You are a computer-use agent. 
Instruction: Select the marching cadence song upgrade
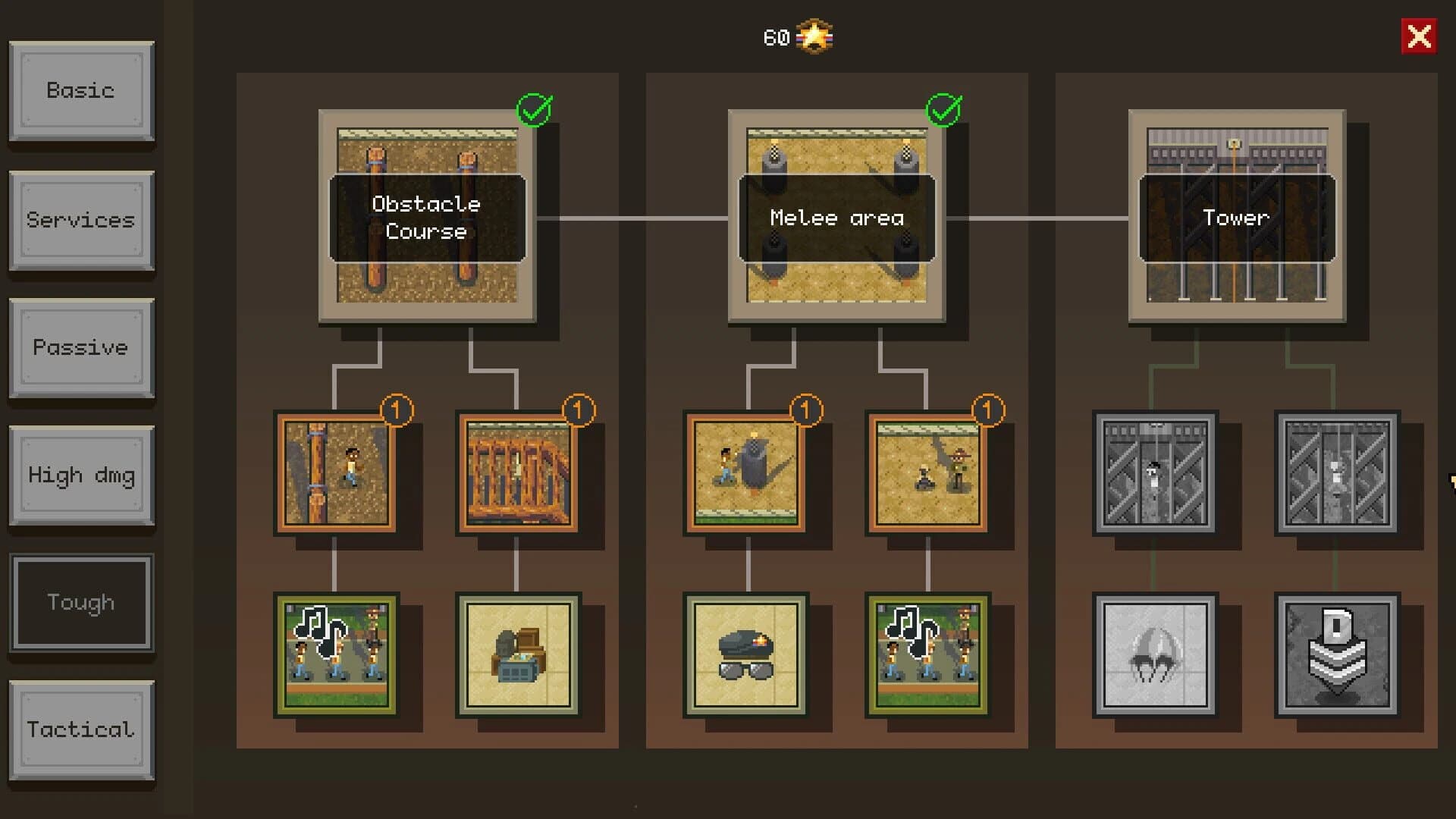coord(336,656)
